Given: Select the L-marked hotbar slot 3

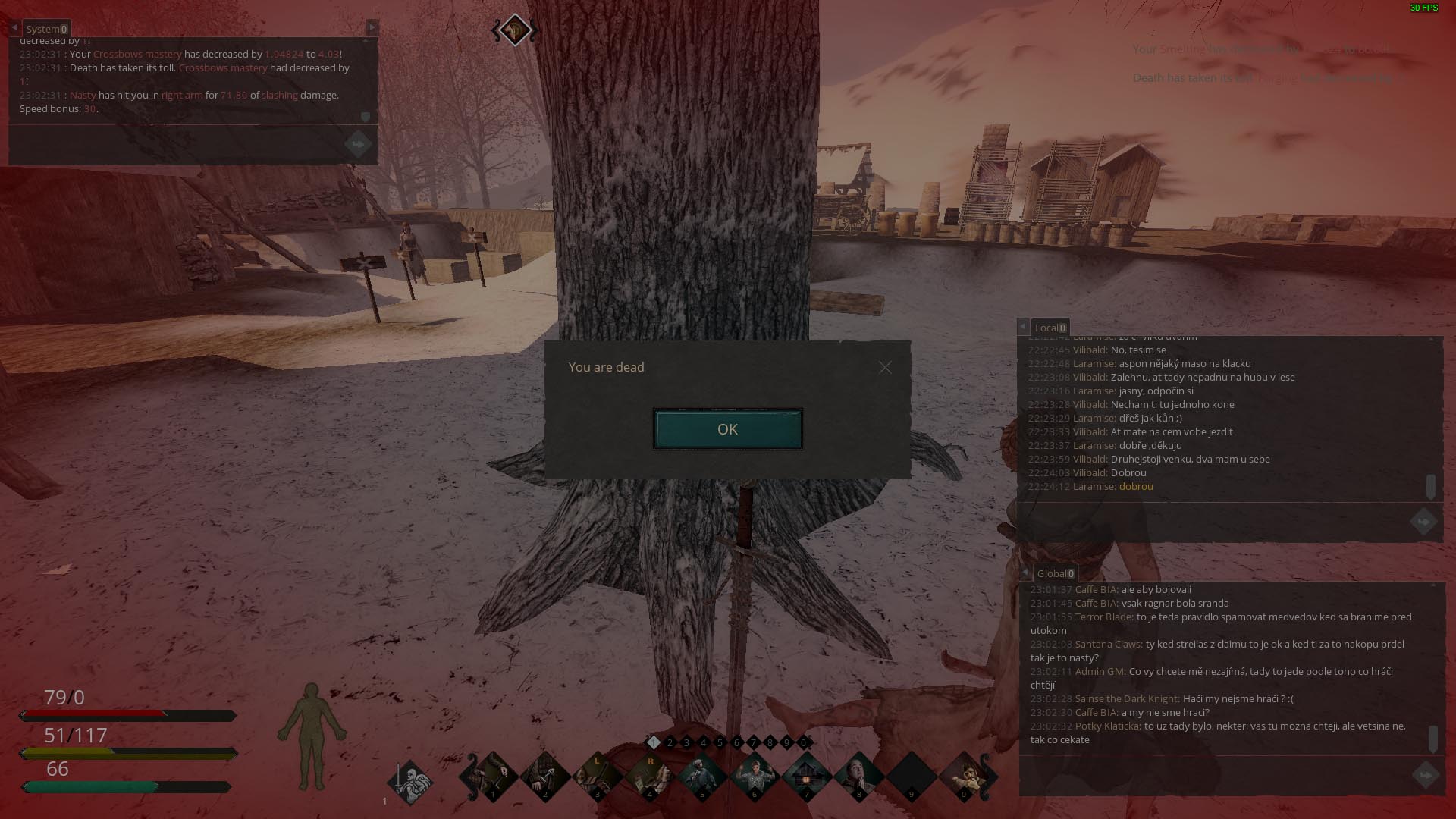Looking at the screenshot, I should tap(597, 777).
